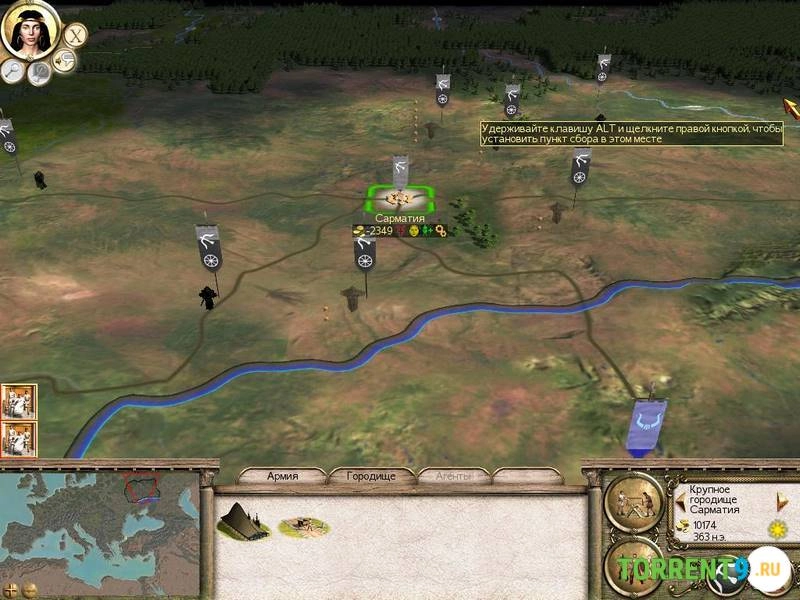Click the magnifying glass advisor button
Viewport: 800px width, 600px height.
click(12, 69)
